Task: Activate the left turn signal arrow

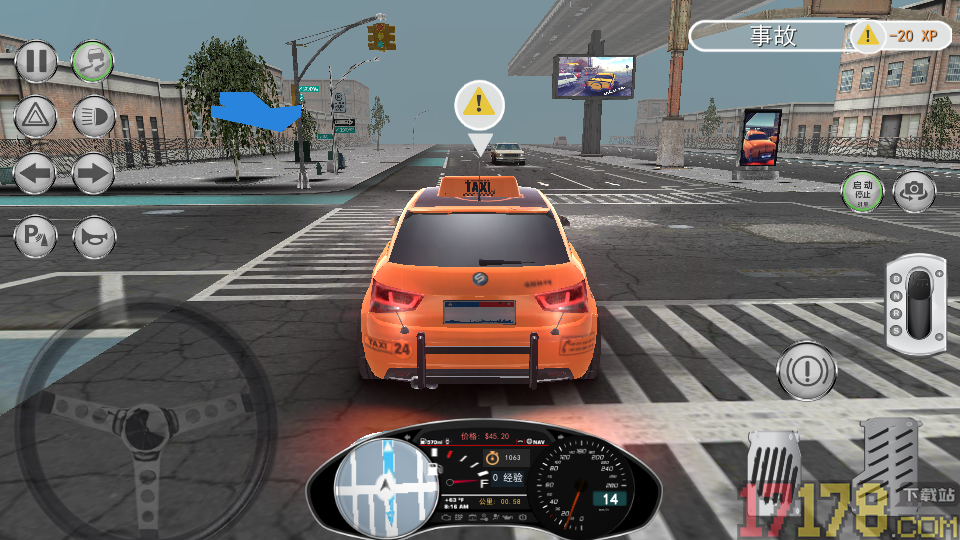Action: point(36,175)
